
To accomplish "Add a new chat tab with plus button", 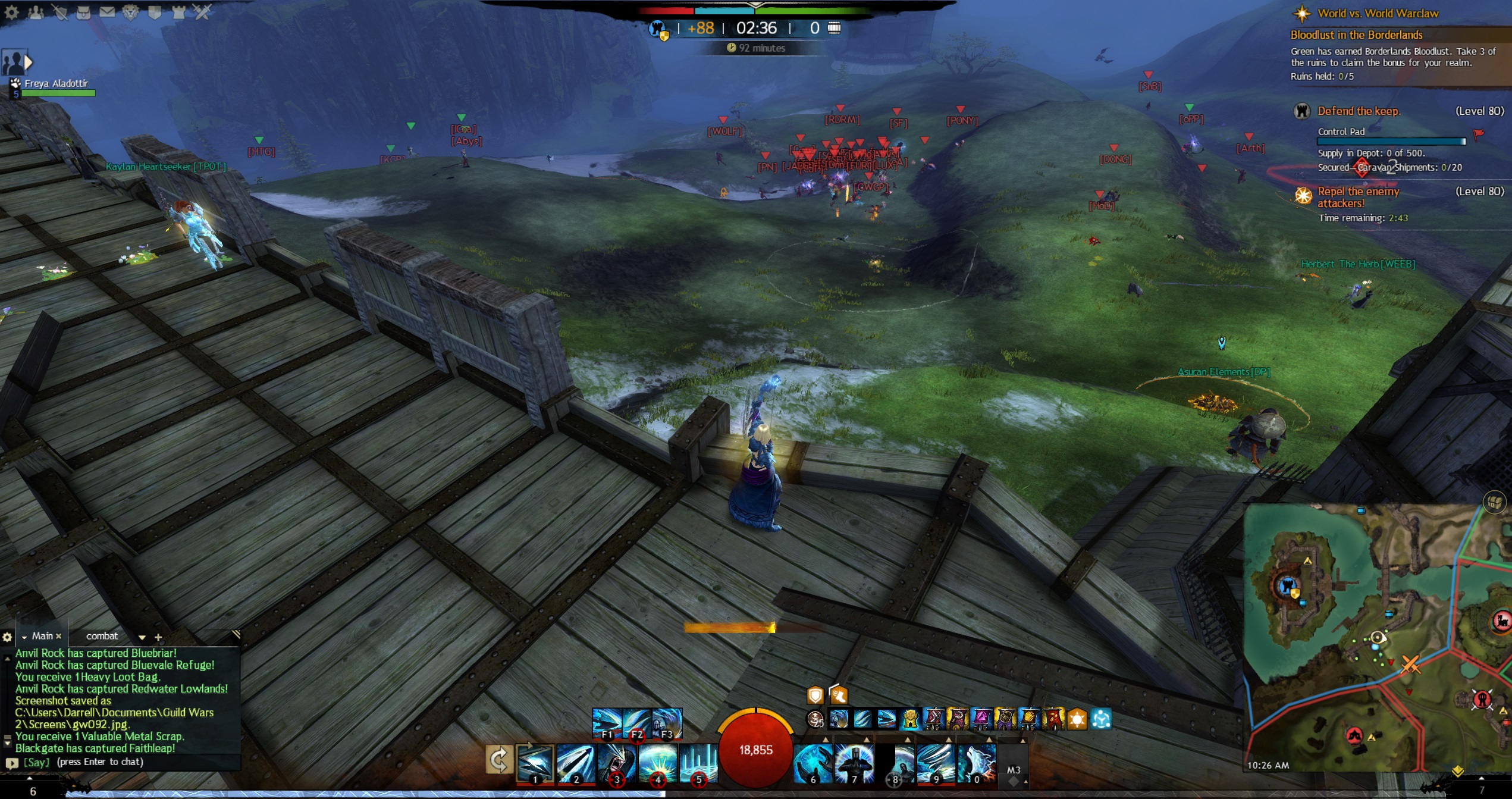I will pyautogui.click(x=158, y=637).
